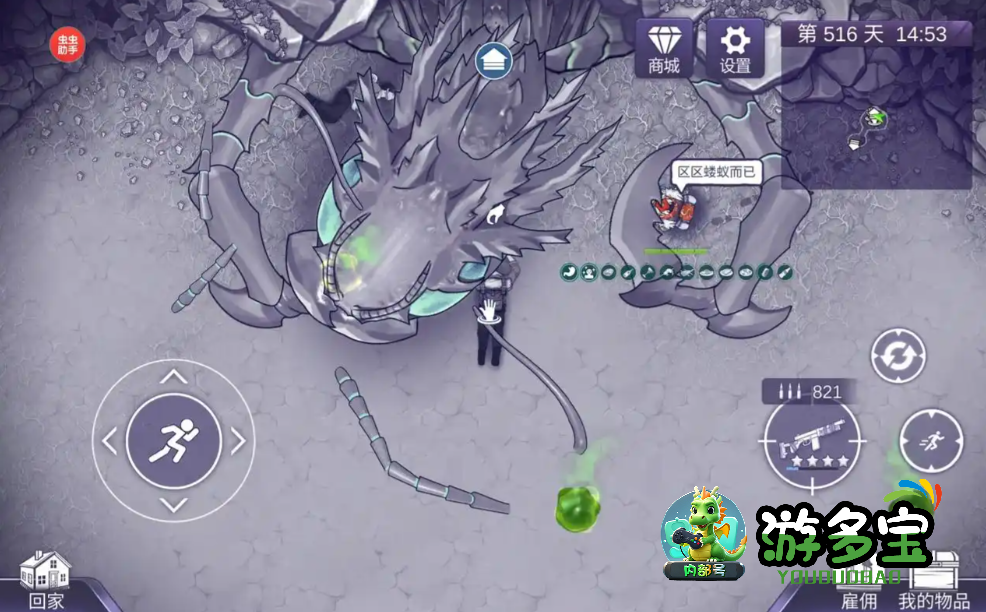Tap the weapon swap arrows button

point(897,355)
